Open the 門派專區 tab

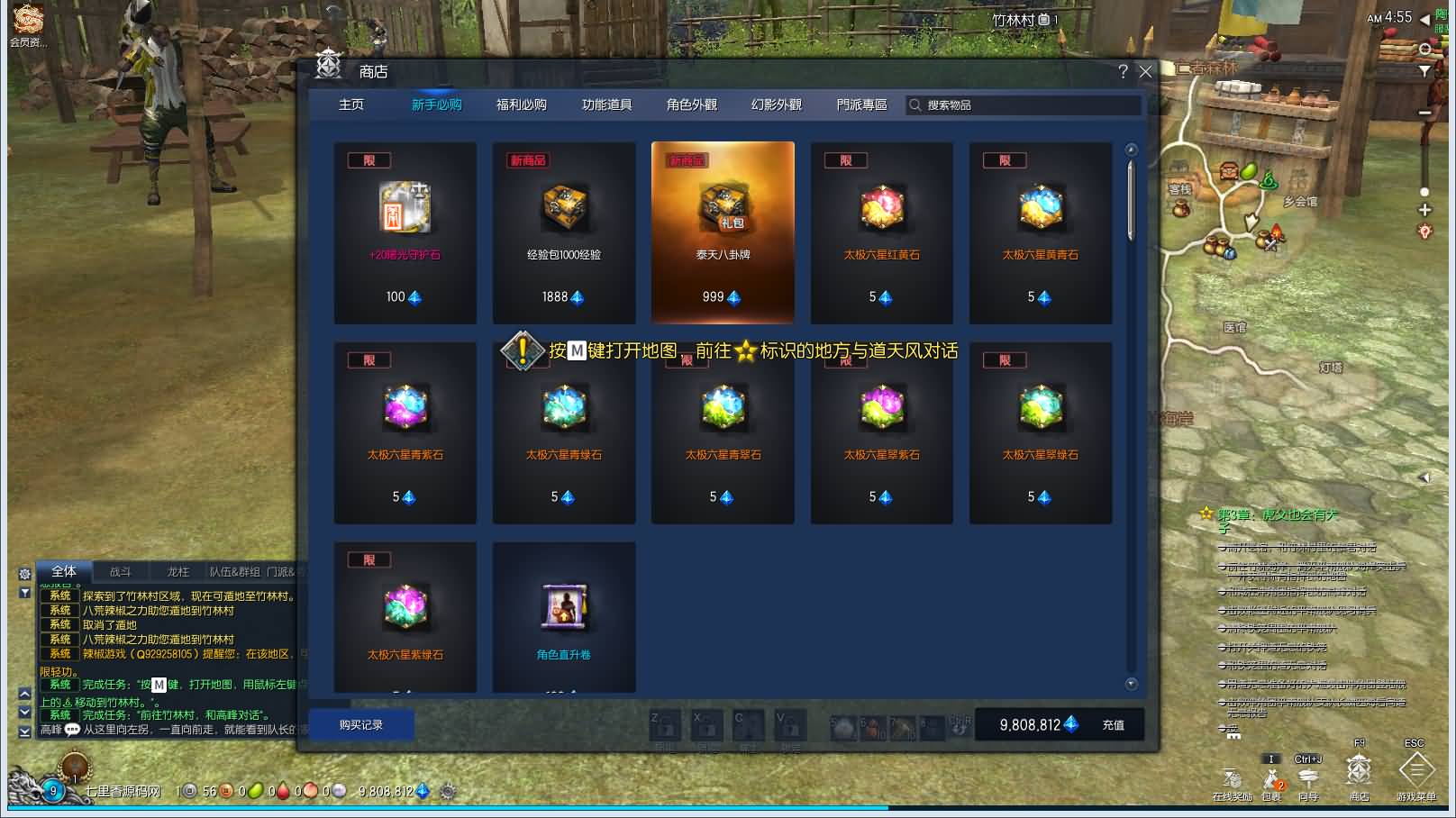[861, 105]
